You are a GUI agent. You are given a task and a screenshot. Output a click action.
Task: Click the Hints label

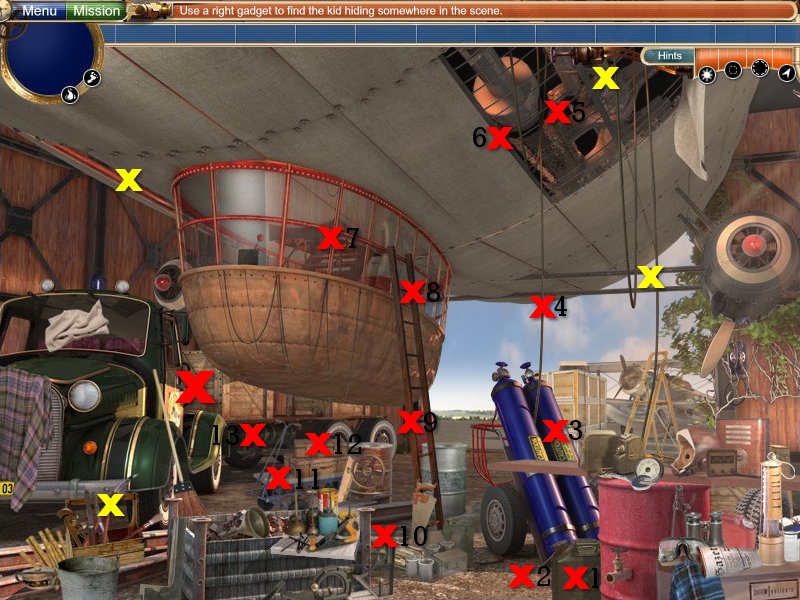(x=669, y=56)
